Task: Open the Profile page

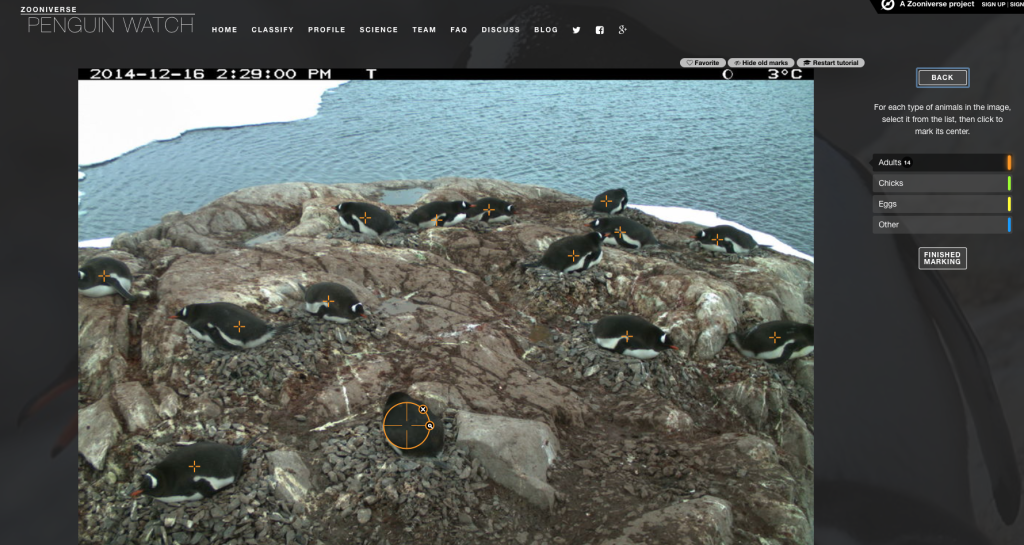Action: pos(327,30)
